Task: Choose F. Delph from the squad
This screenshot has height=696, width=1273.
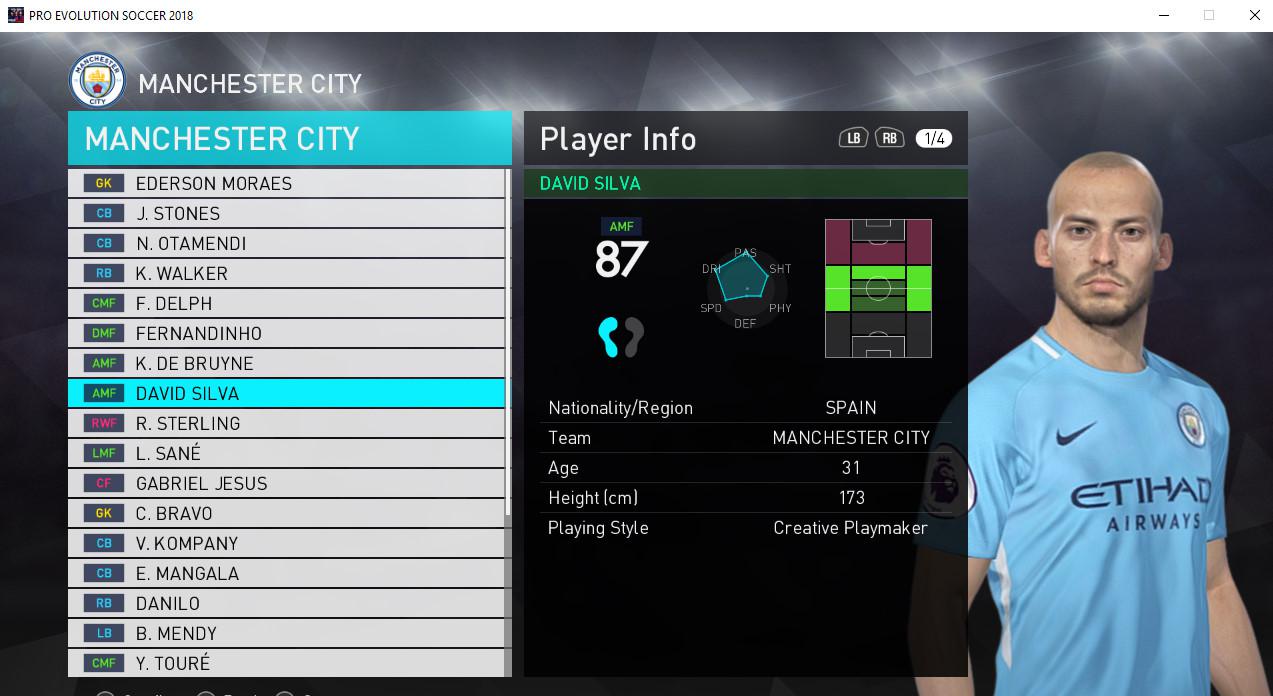Action: [287, 303]
